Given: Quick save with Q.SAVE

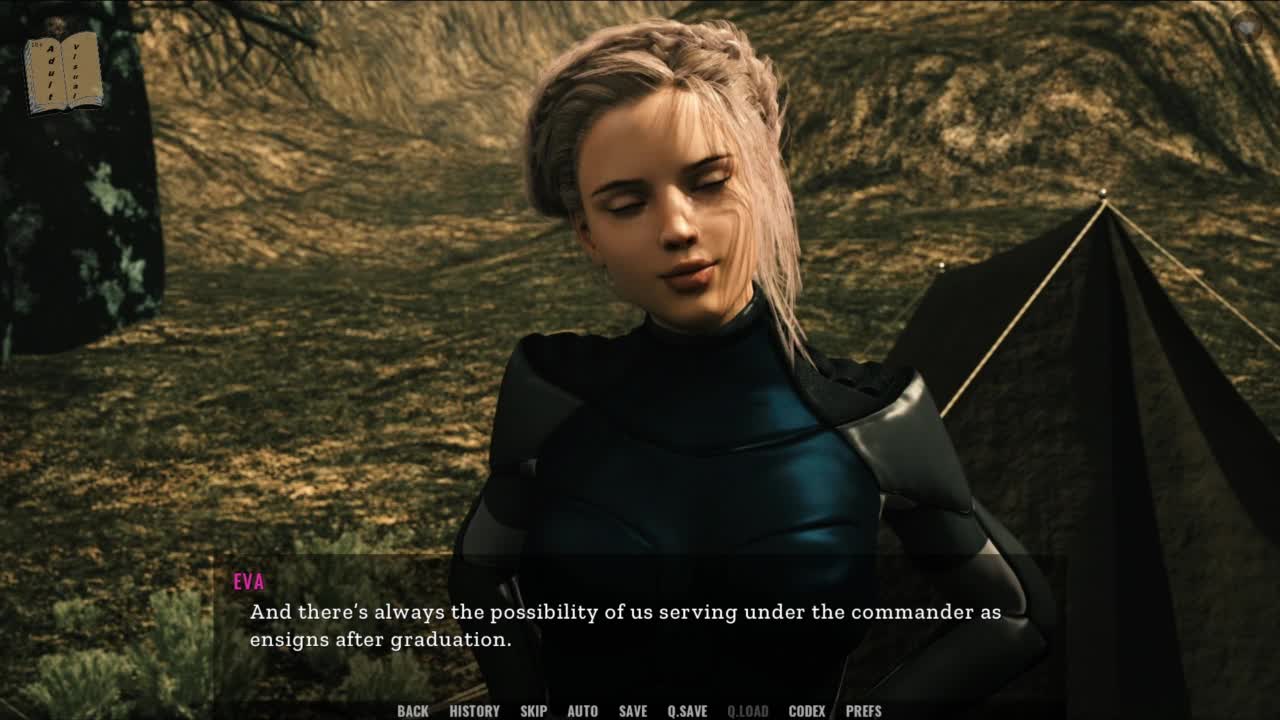Looking at the screenshot, I should click(x=687, y=711).
